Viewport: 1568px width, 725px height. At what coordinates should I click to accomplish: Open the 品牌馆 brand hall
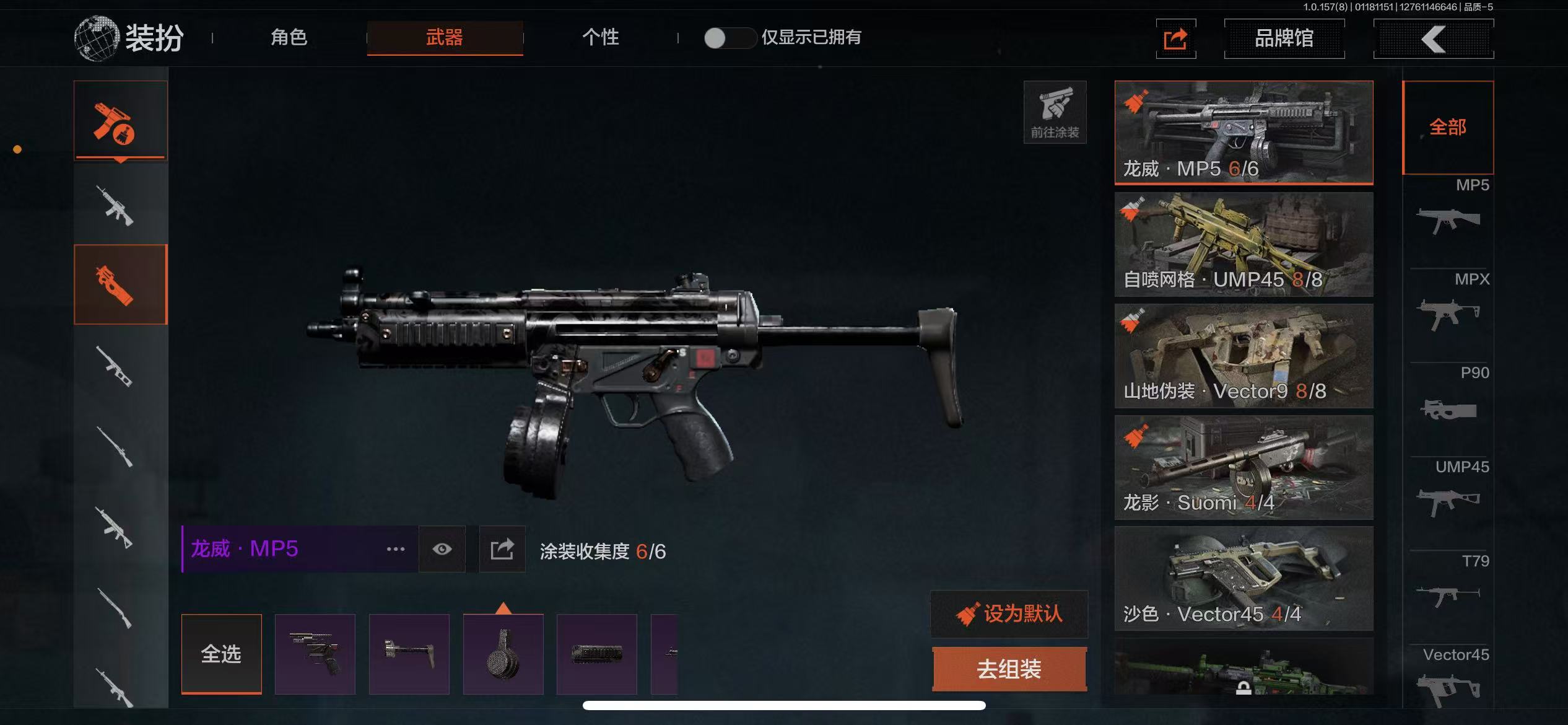(x=1284, y=38)
